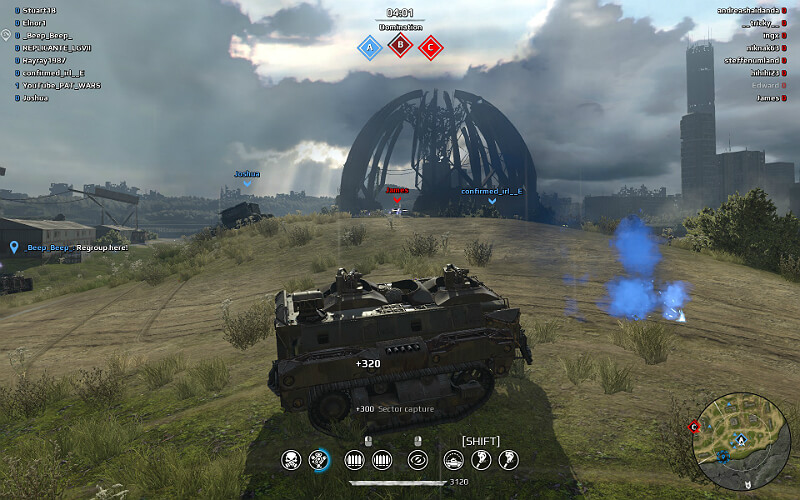Viewport: 800px width, 500px height.
Task: Activate the skull gas mask ability
Action: tap(292, 460)
